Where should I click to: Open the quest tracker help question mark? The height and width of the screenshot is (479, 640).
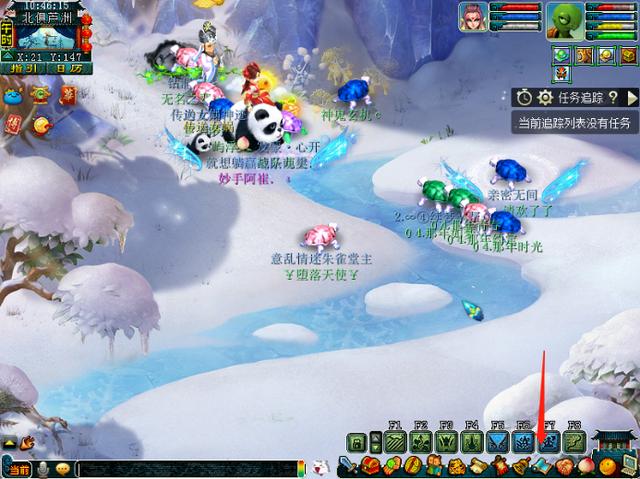(612, 97)
